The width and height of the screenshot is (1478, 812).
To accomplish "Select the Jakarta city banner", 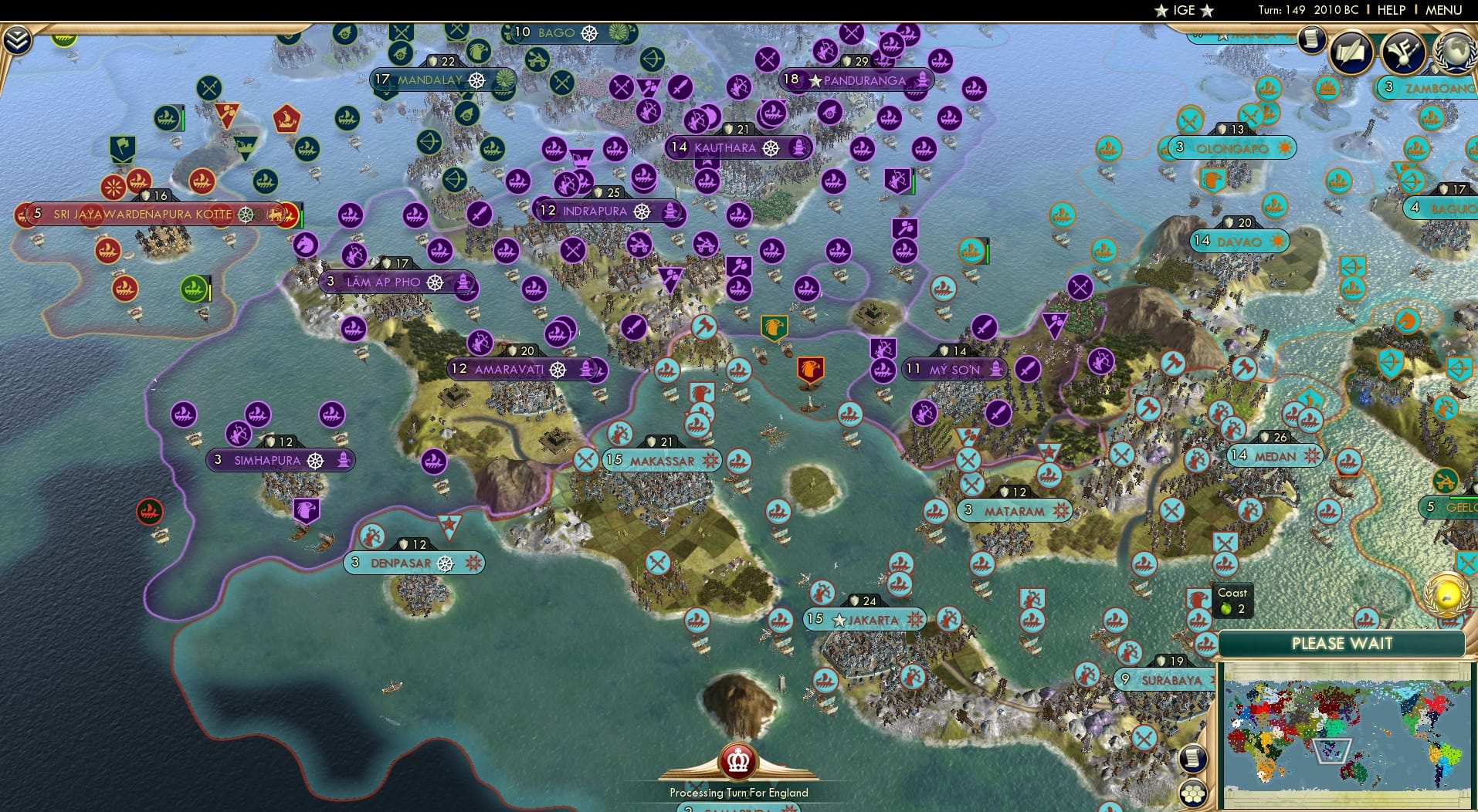I will tap(865, 620).
